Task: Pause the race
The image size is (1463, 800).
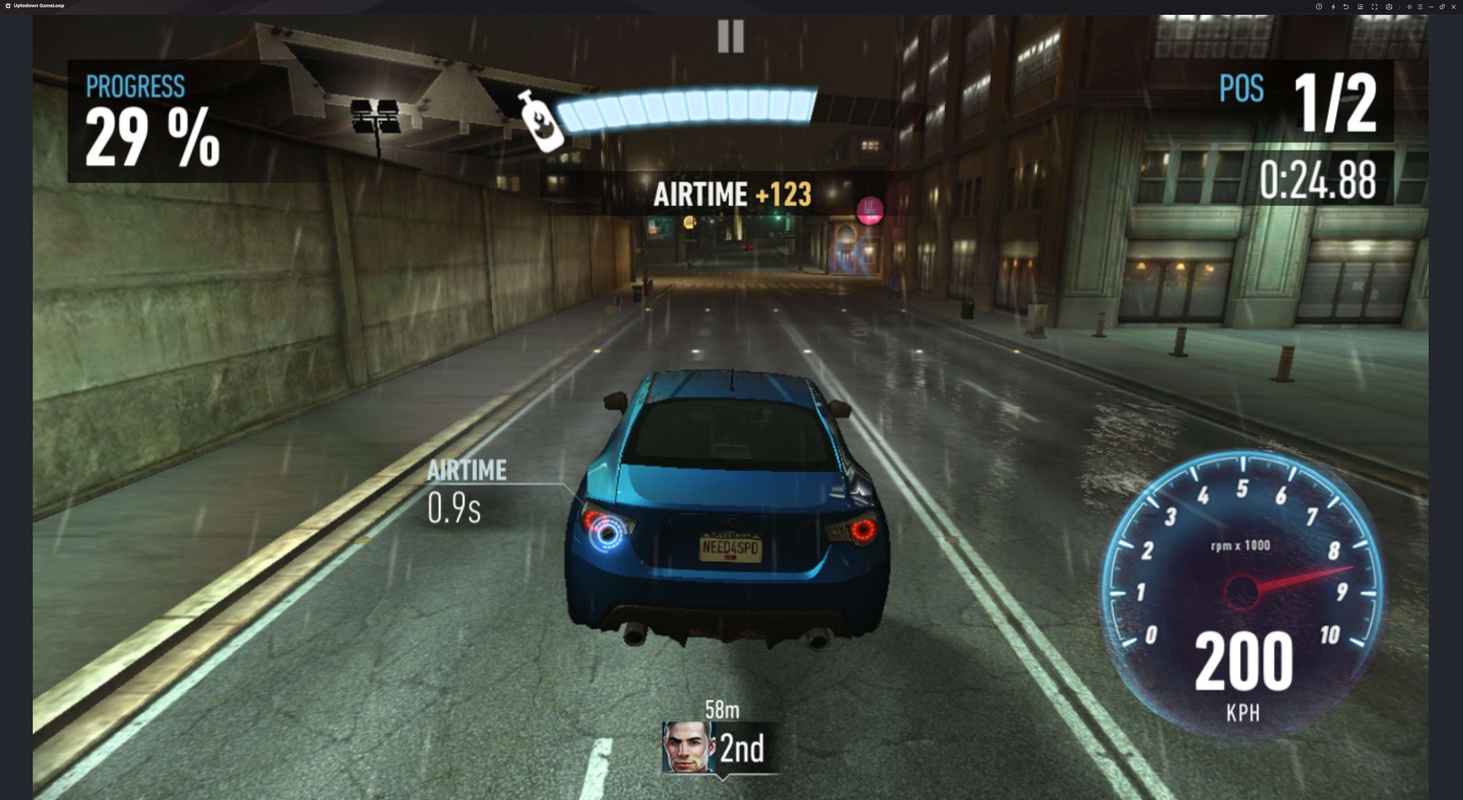Action: 731,37
